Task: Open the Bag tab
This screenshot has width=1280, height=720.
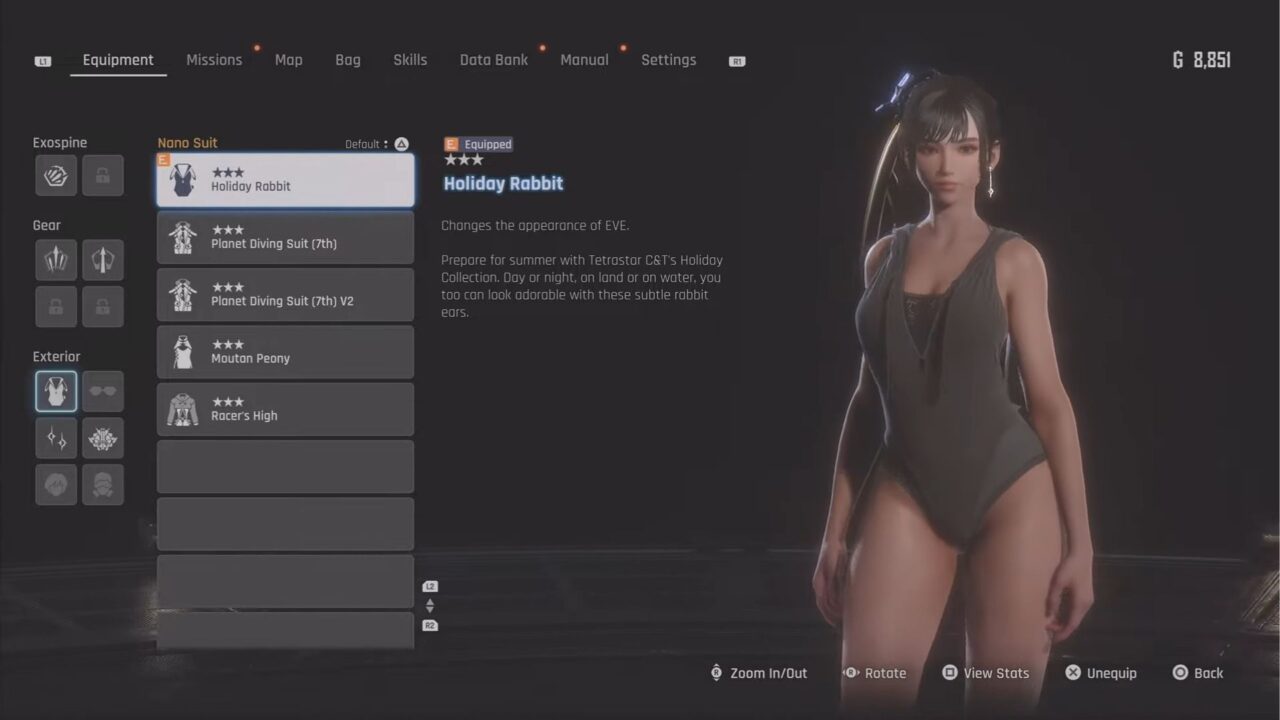Action: pos(347,60)
